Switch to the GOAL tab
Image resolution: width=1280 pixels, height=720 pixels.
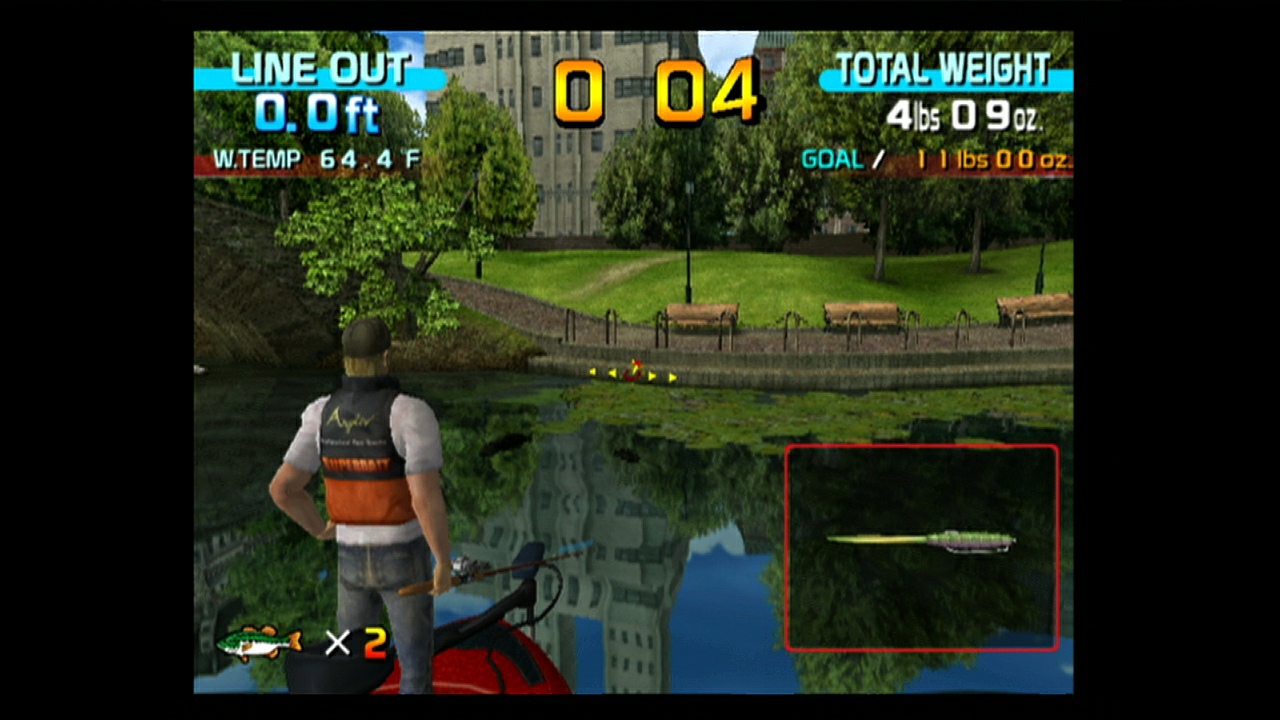tap(832, 159)
